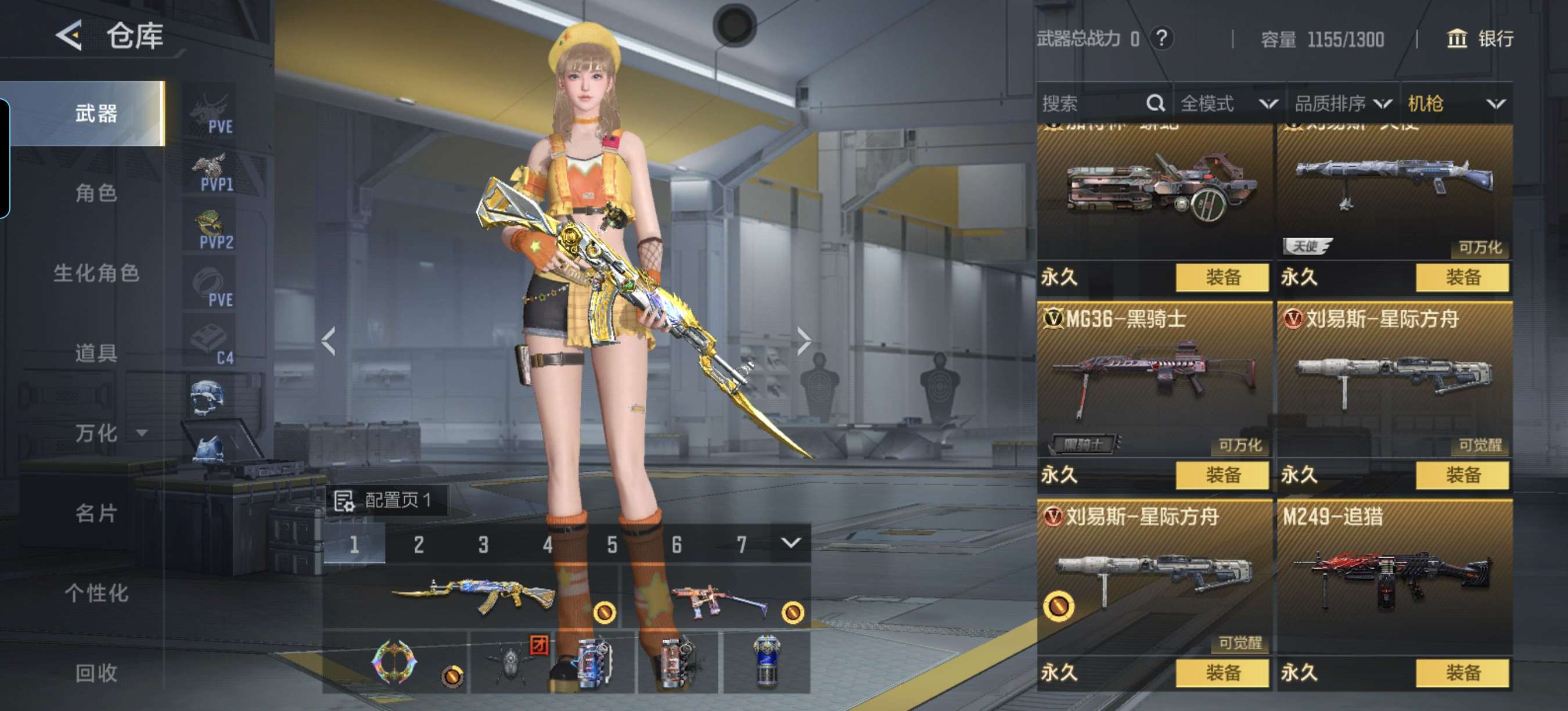Go back using the arrow beside 仓库

coord(69,35)
